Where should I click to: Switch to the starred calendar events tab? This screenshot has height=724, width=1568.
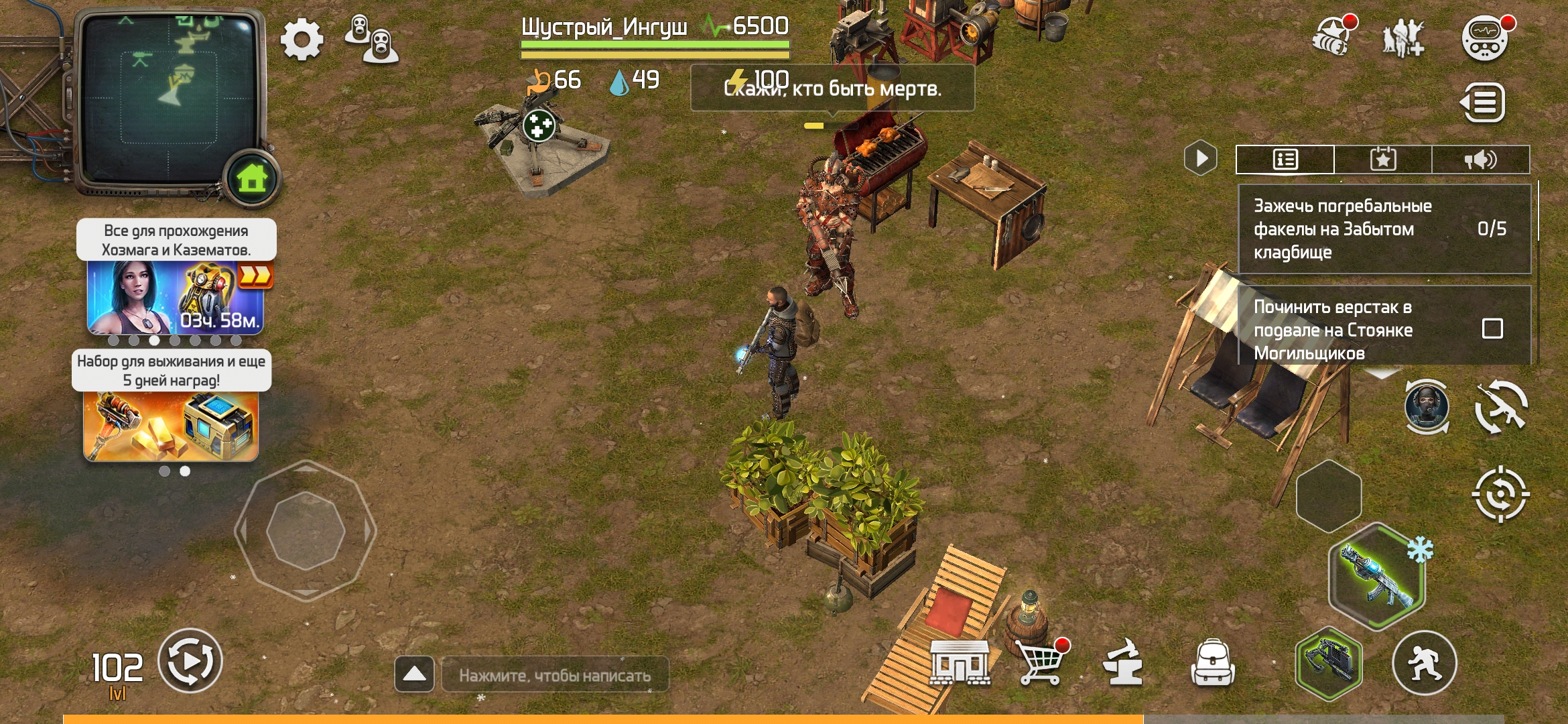(x=1383, y=160)
